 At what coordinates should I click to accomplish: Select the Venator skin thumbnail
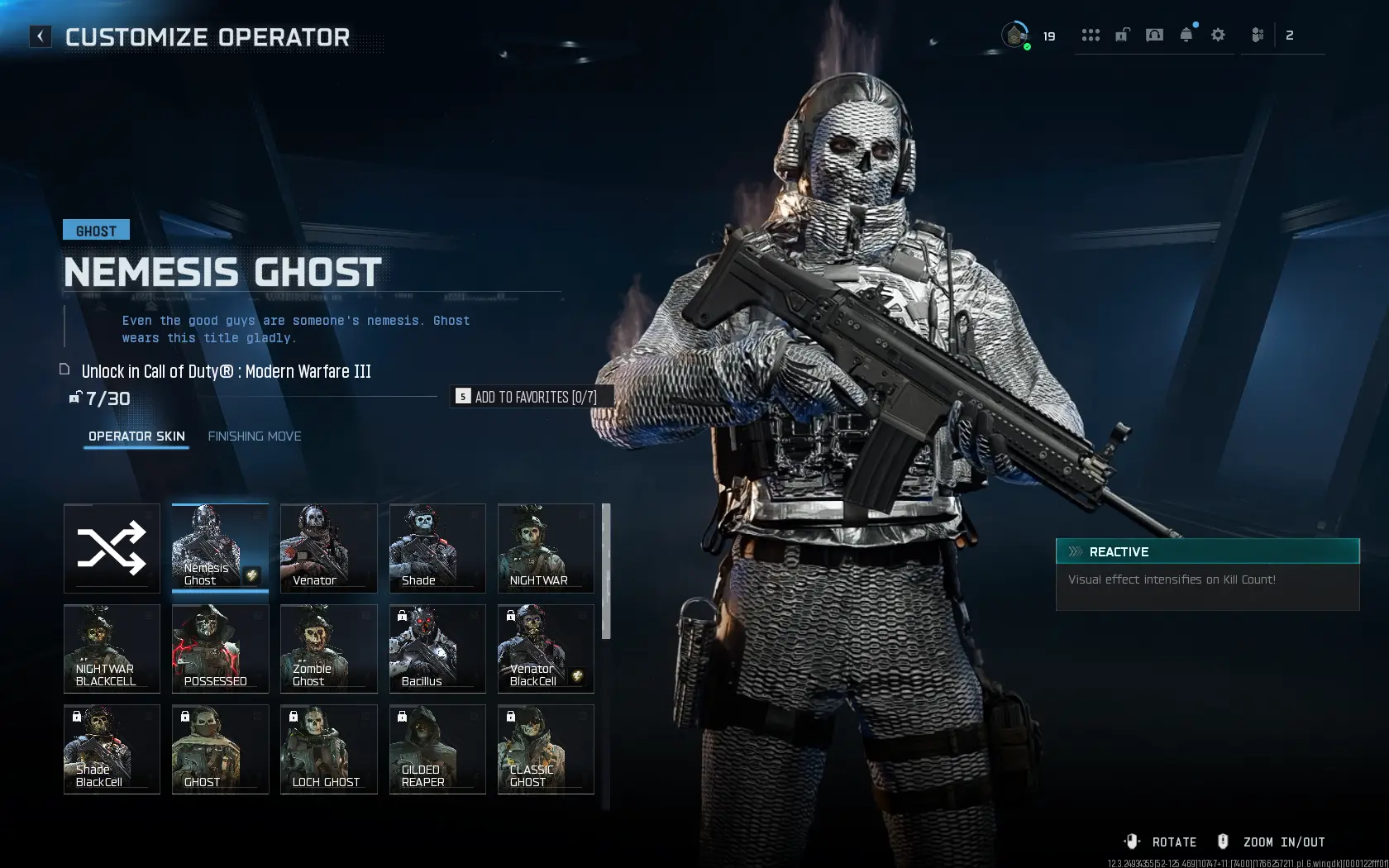pyautogui.click(x=328, y=548)
